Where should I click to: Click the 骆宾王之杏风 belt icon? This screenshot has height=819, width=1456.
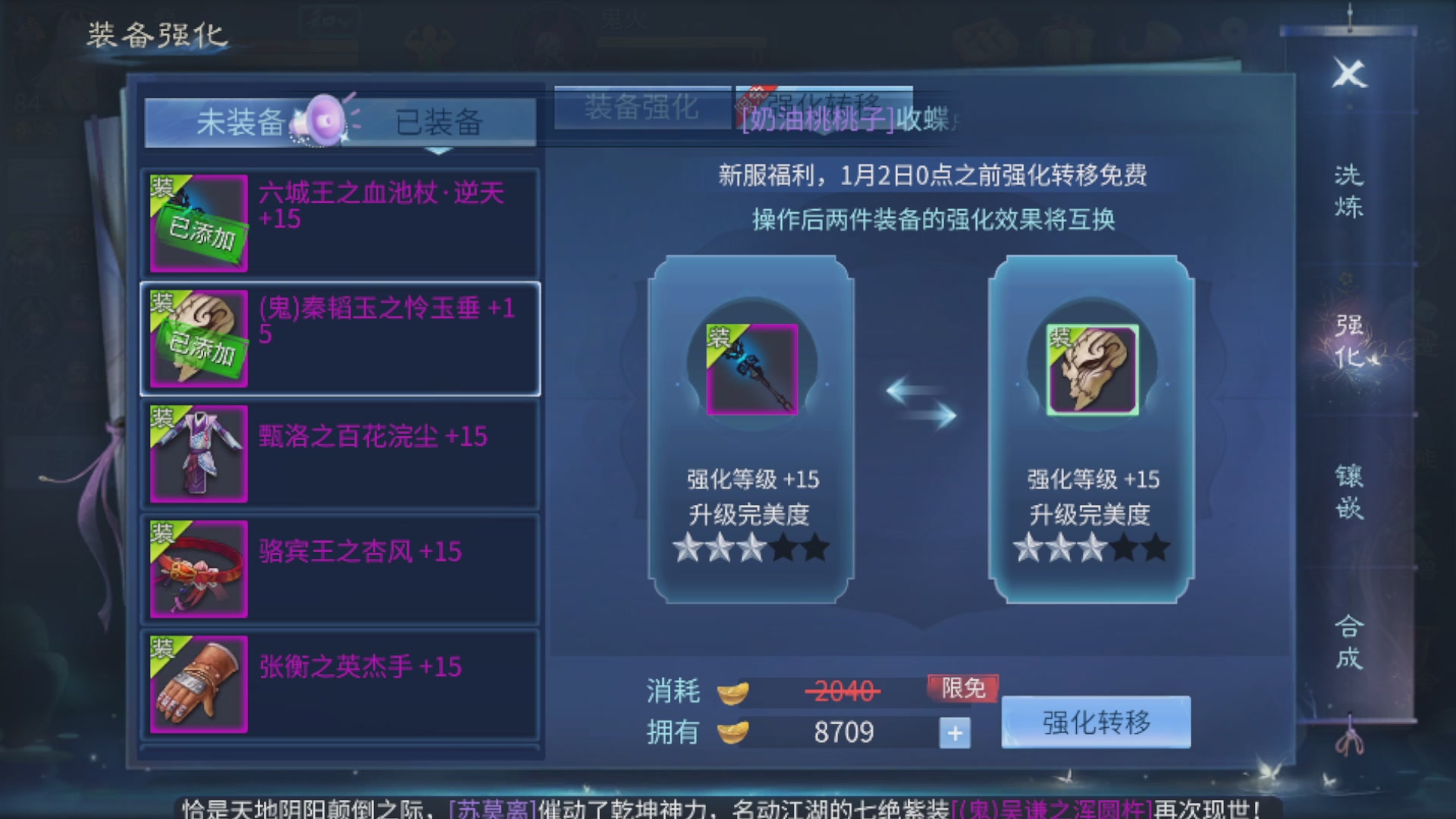pyautogui.click(x=196, y=568)
